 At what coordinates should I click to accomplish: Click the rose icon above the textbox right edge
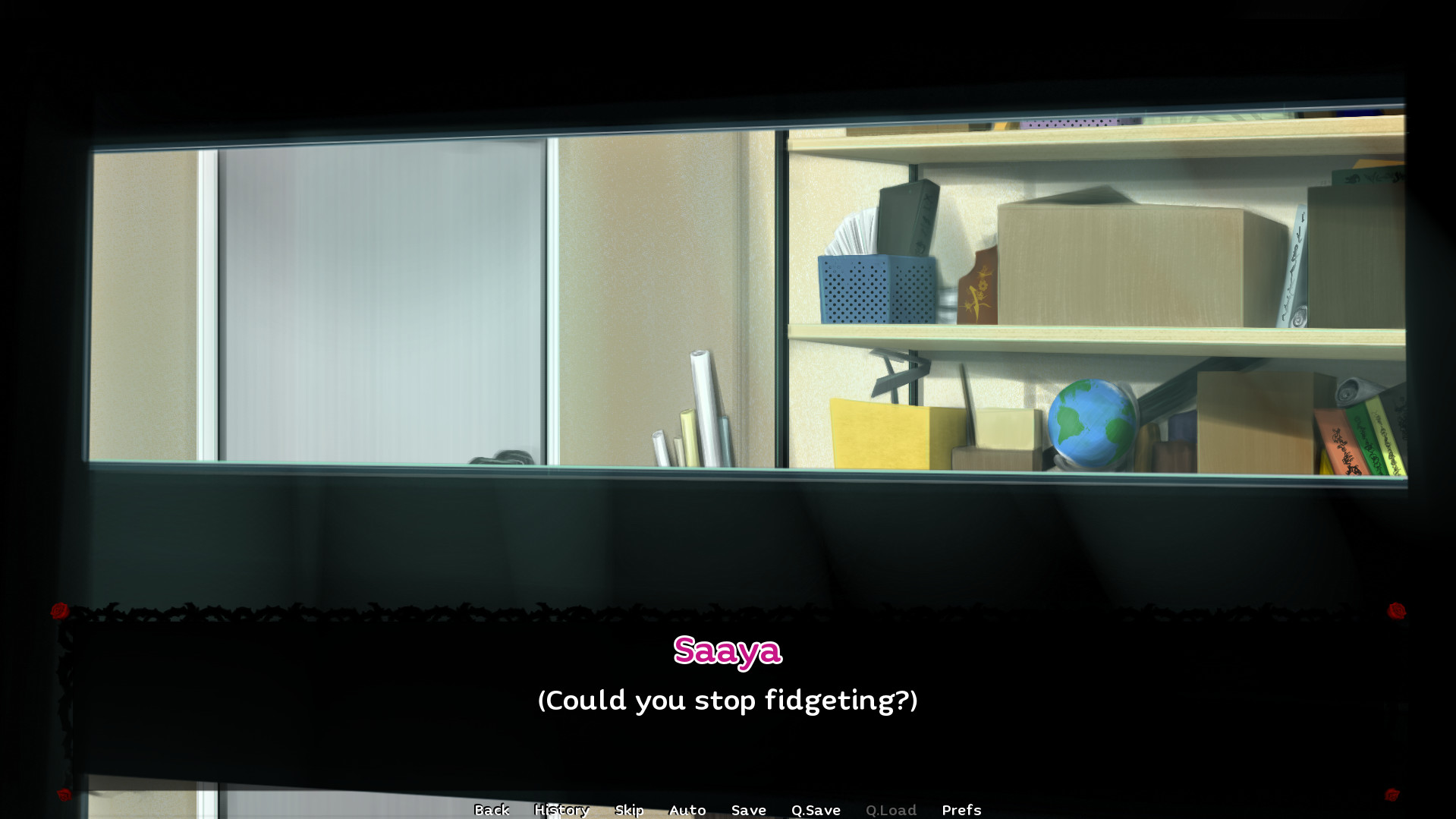click(x=1396, y=608)
